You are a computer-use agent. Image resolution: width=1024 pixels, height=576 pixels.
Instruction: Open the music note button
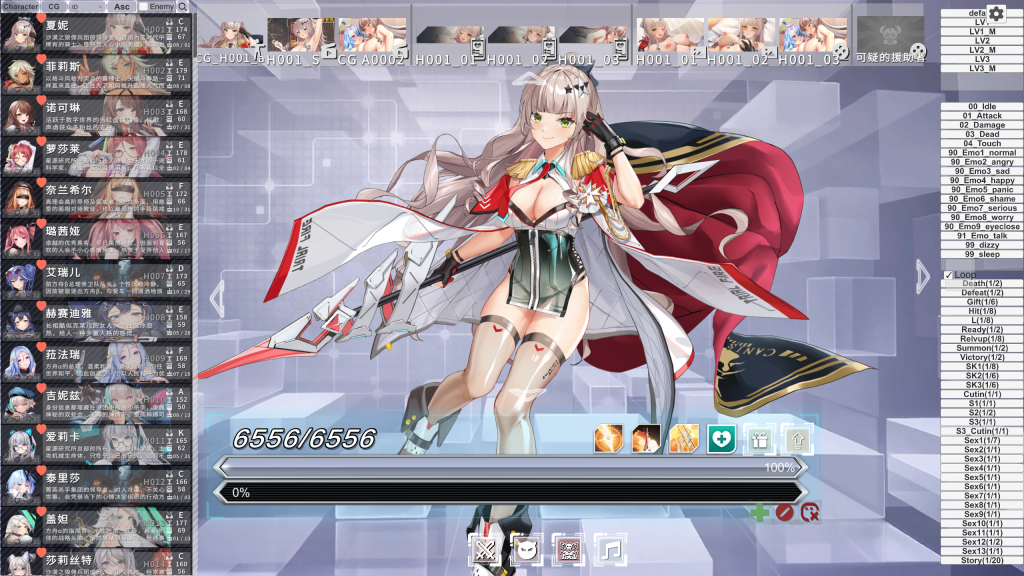[x=610, y=549]
